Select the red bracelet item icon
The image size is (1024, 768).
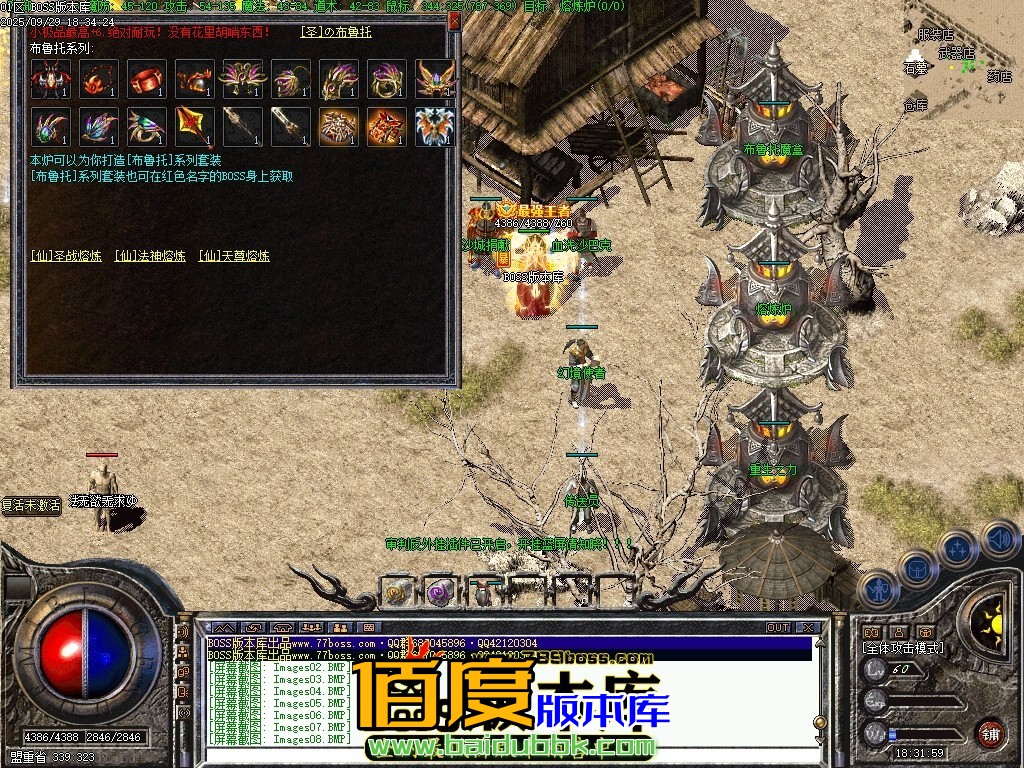[146, 79]
